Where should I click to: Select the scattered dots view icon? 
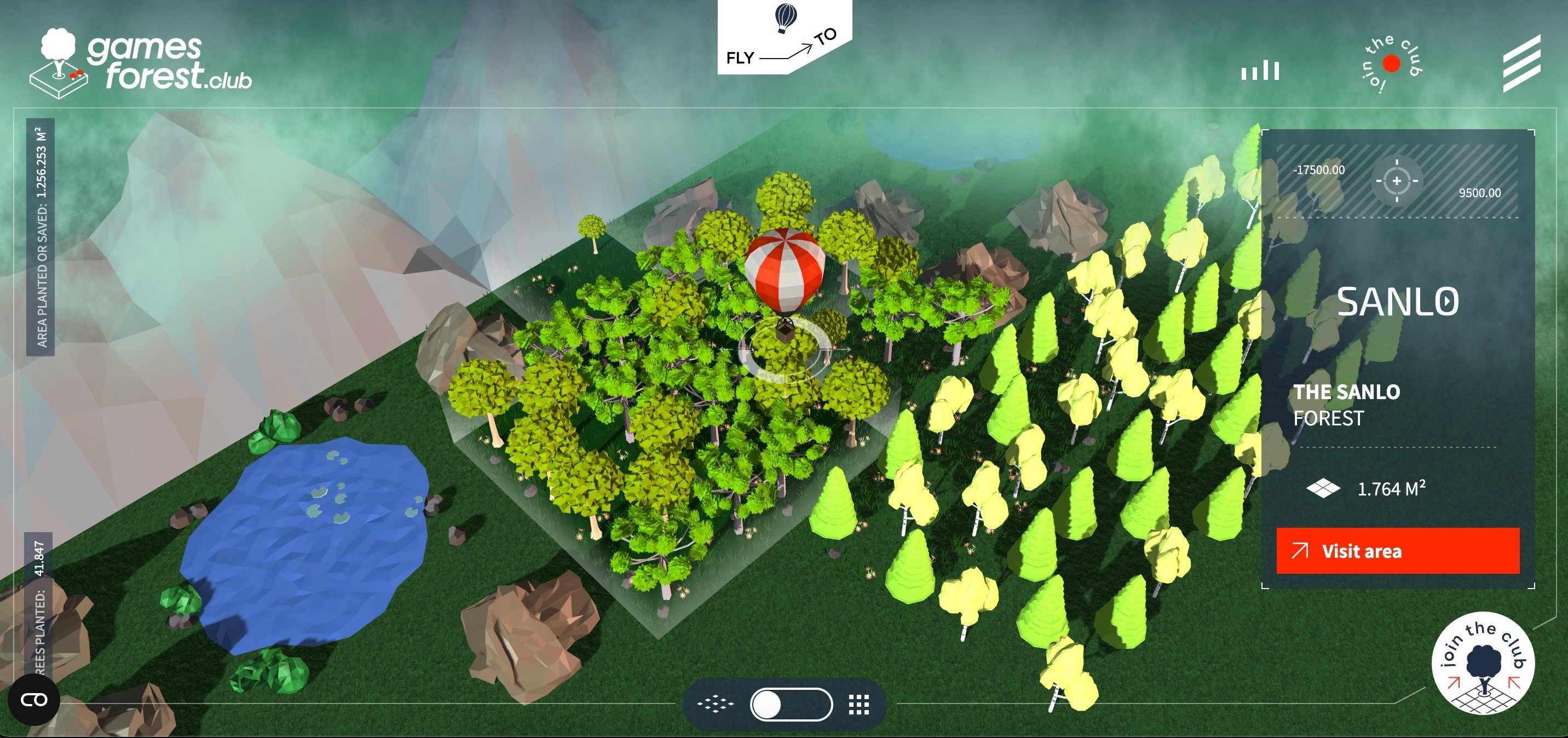point(716,705)
